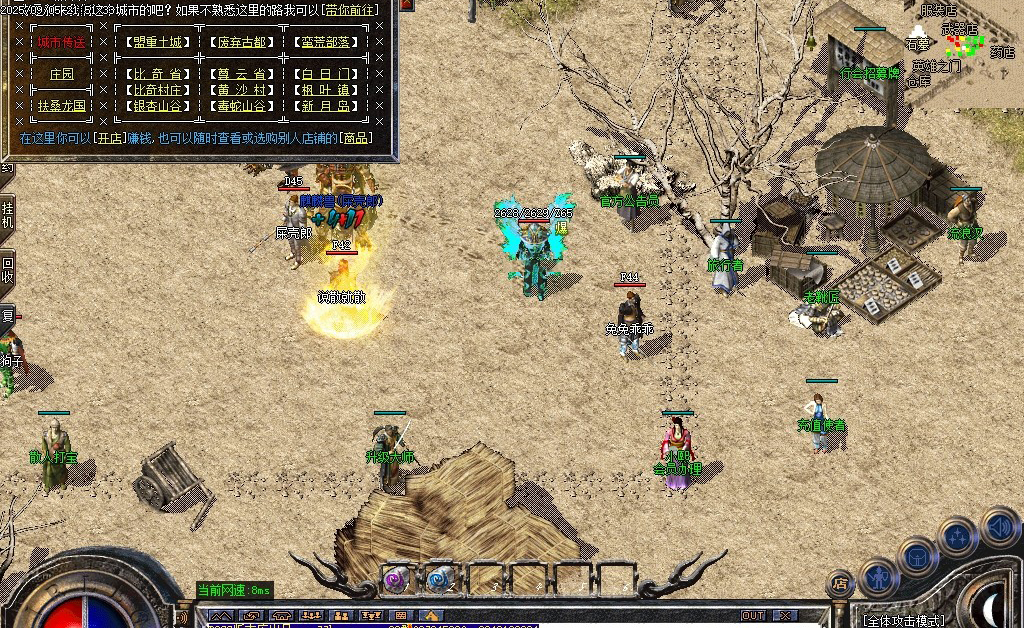The width and height of the screenshot is (1024, 628).
Task: Open the 店 shop round button
Action: point(840,583)
